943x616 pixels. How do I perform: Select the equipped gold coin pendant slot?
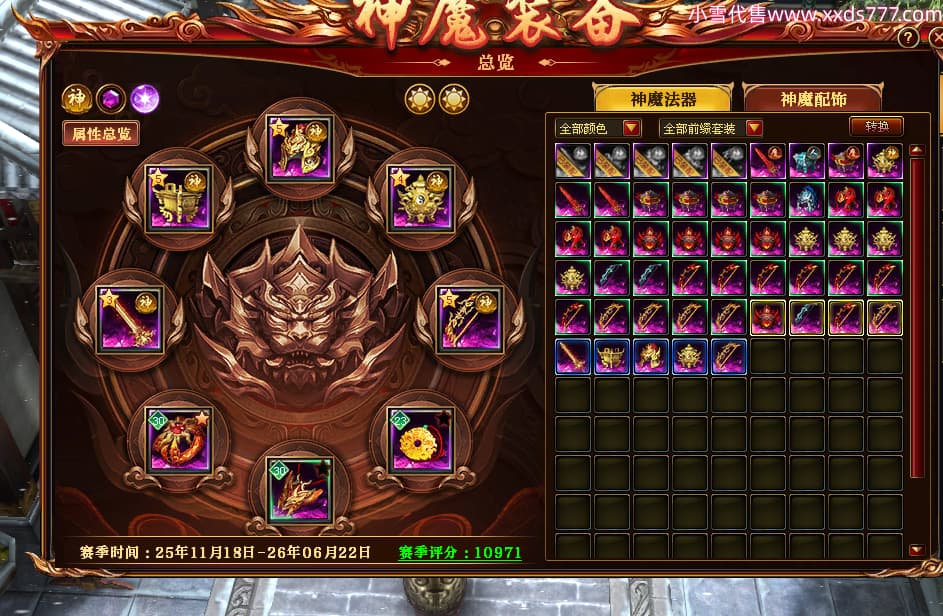pos(420,438)
